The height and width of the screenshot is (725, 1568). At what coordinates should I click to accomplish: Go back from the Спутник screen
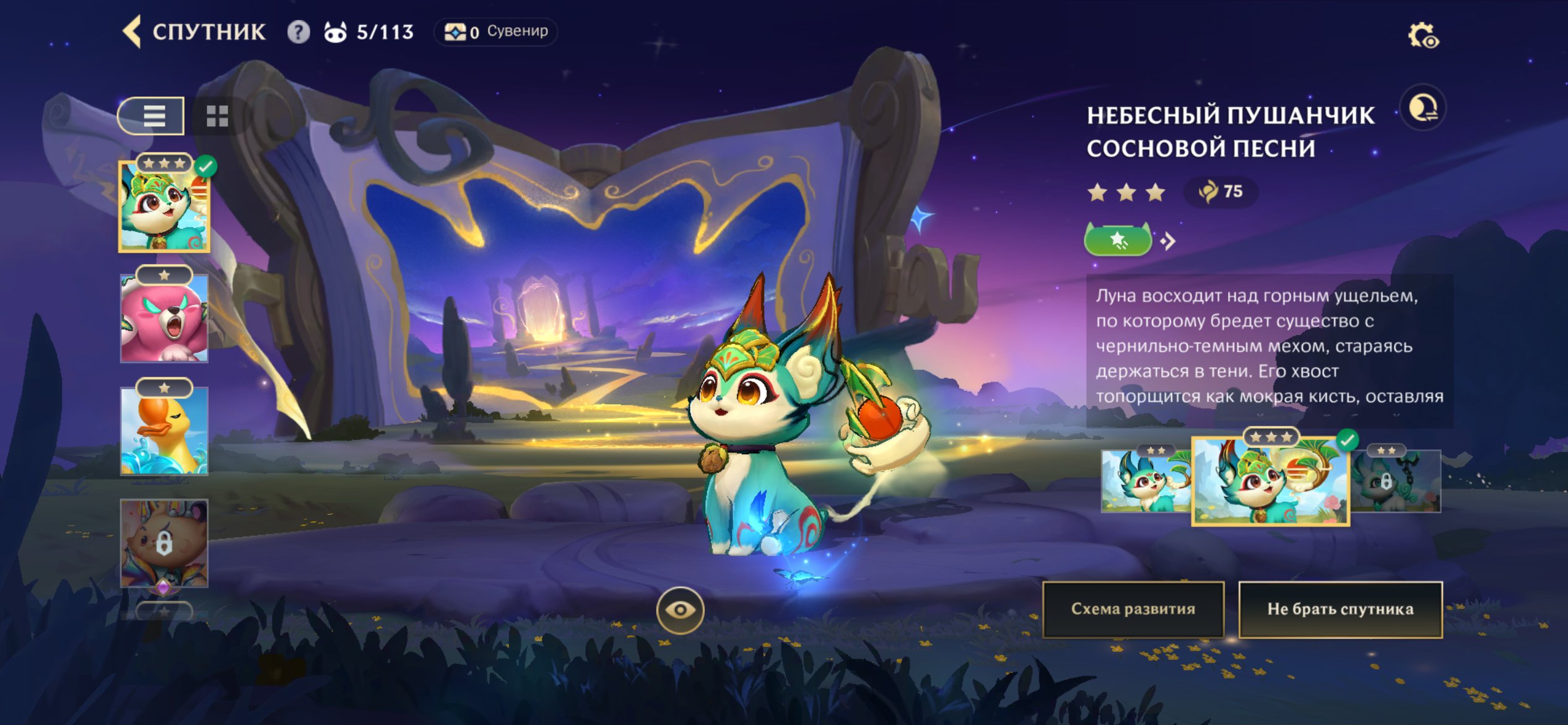[x=133, y=32]
